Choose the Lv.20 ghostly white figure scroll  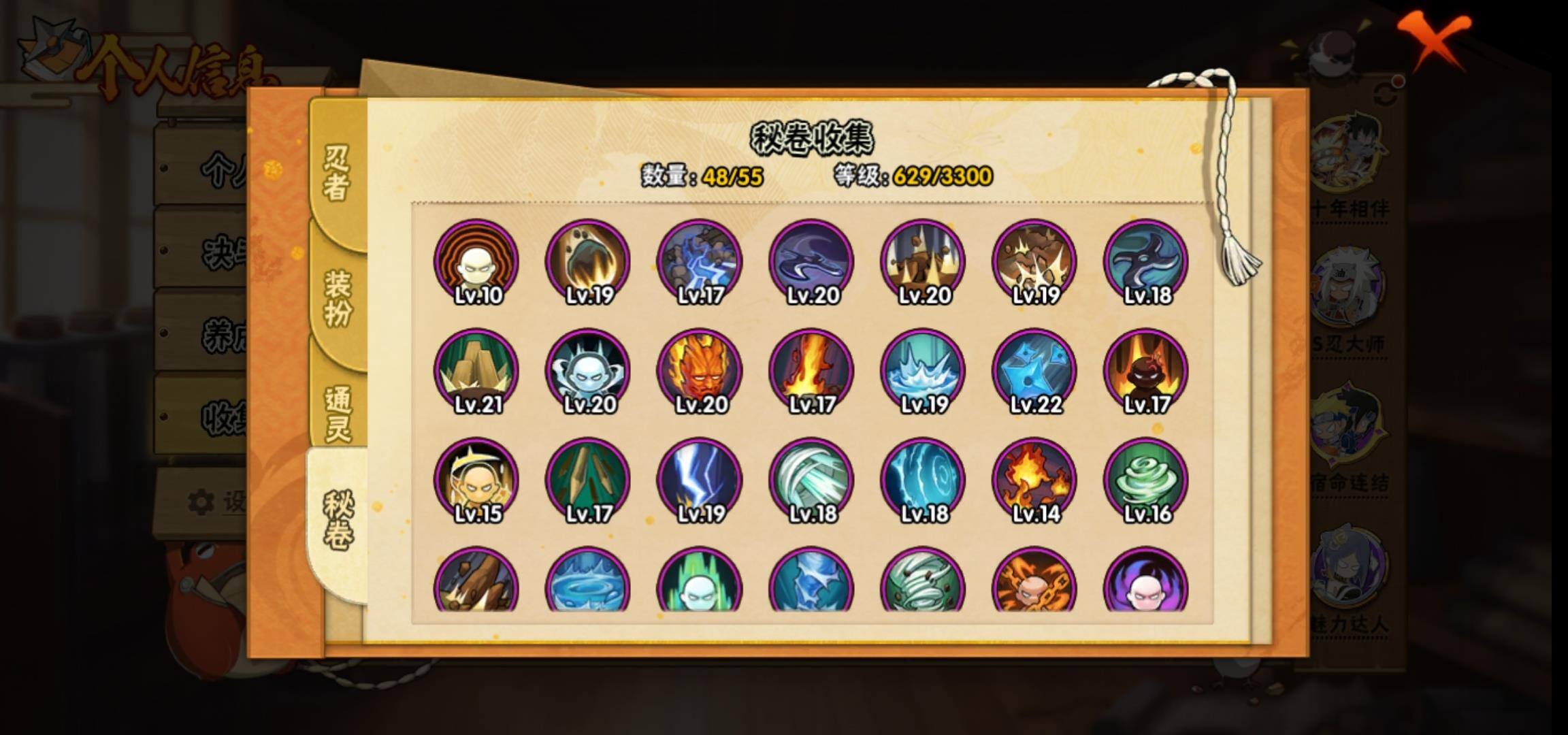(588, 372)
